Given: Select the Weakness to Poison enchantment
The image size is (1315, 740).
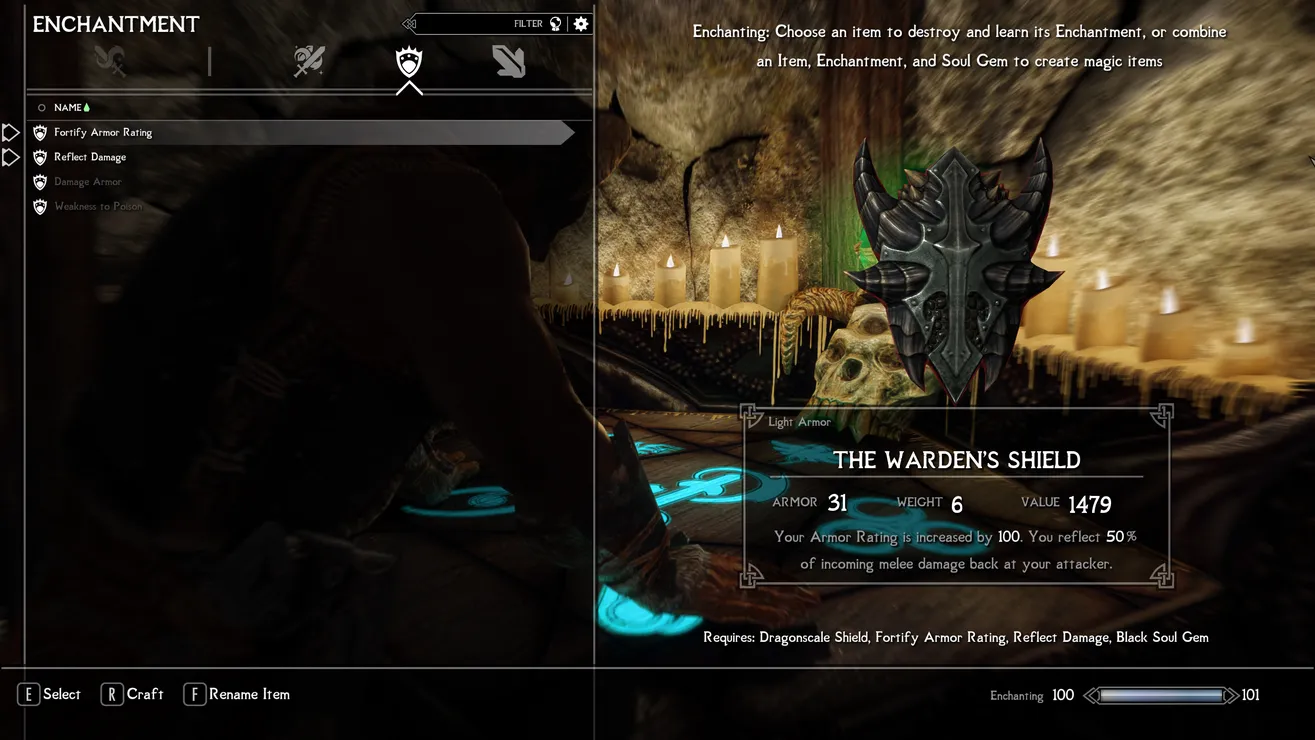Looking at the screenshot, I should coord(98,207).
